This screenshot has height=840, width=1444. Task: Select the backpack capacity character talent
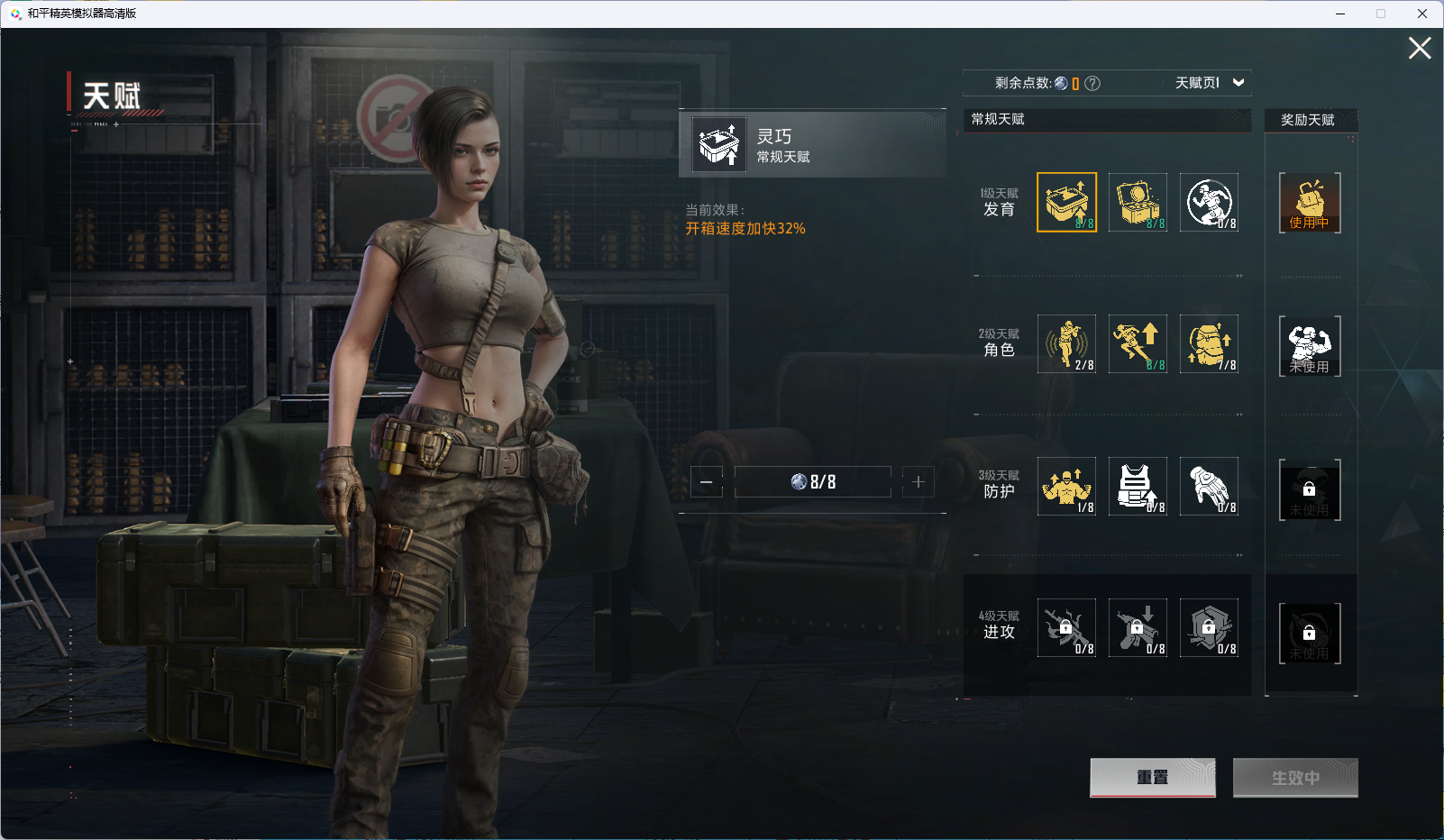point(1209,343)
